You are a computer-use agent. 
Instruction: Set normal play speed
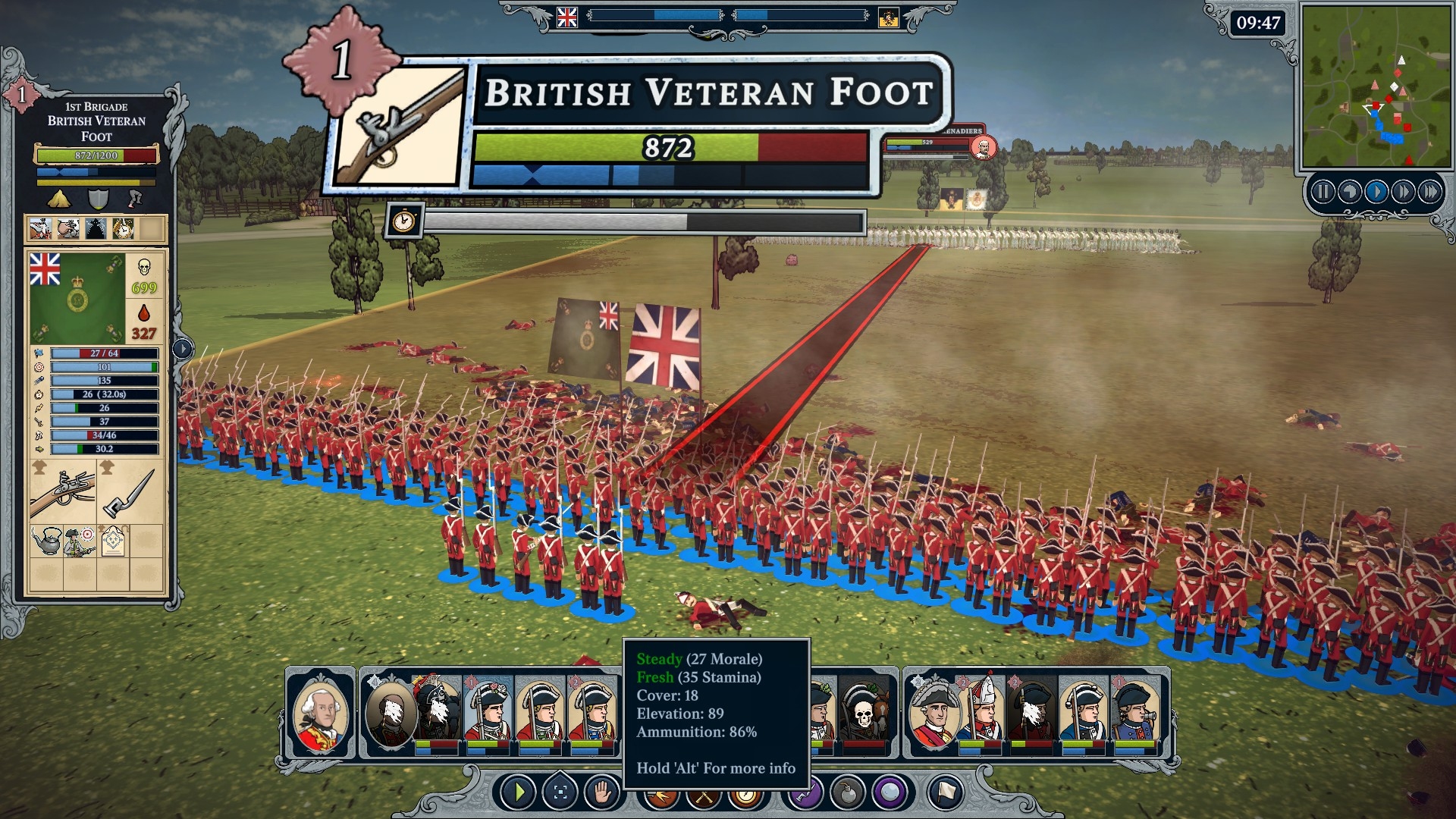coord(1376,192)
